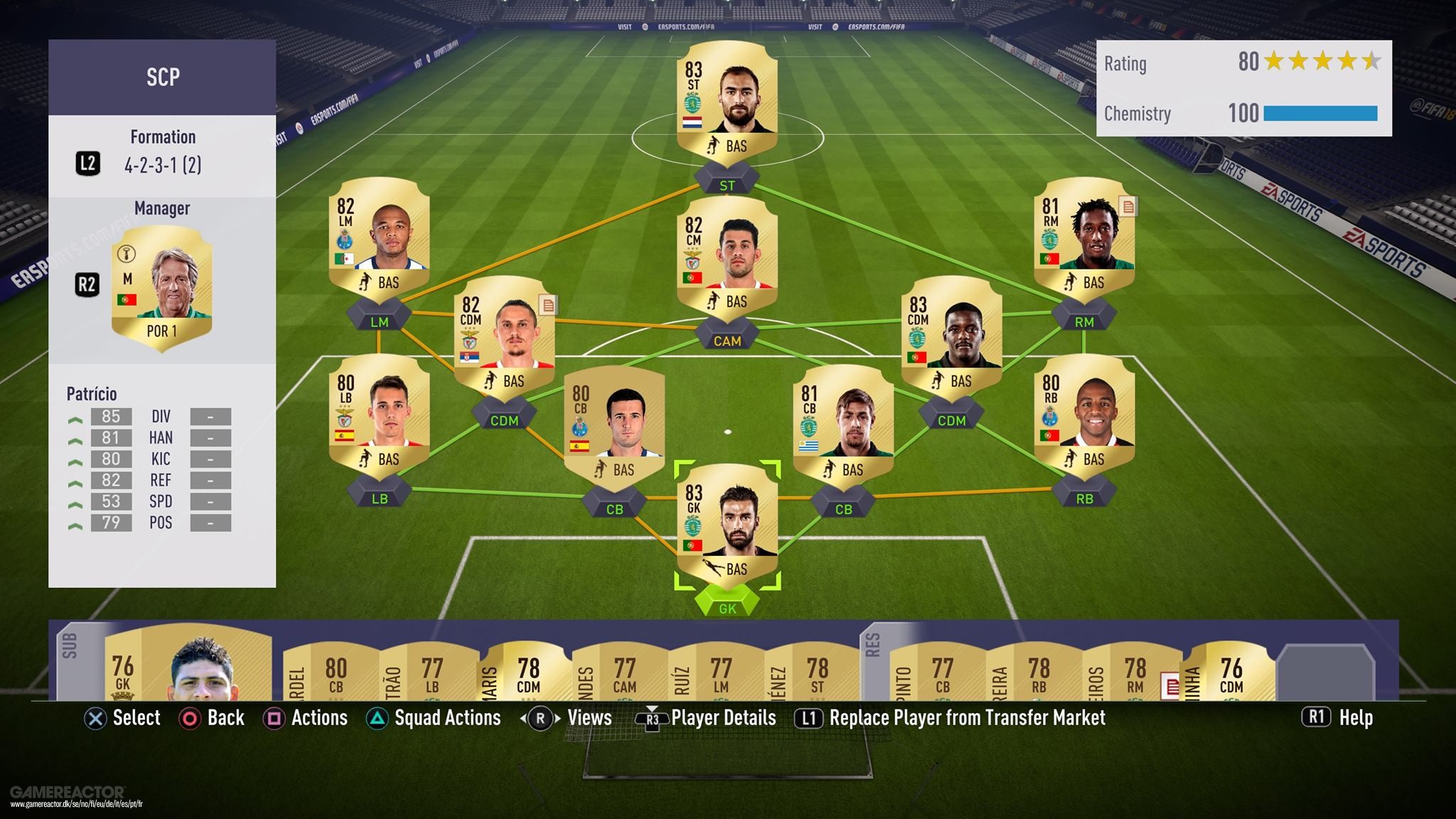Select the 76-rated substitute goalkeeper
This screenshot has width=1456, height=819.
click(188, 665)
